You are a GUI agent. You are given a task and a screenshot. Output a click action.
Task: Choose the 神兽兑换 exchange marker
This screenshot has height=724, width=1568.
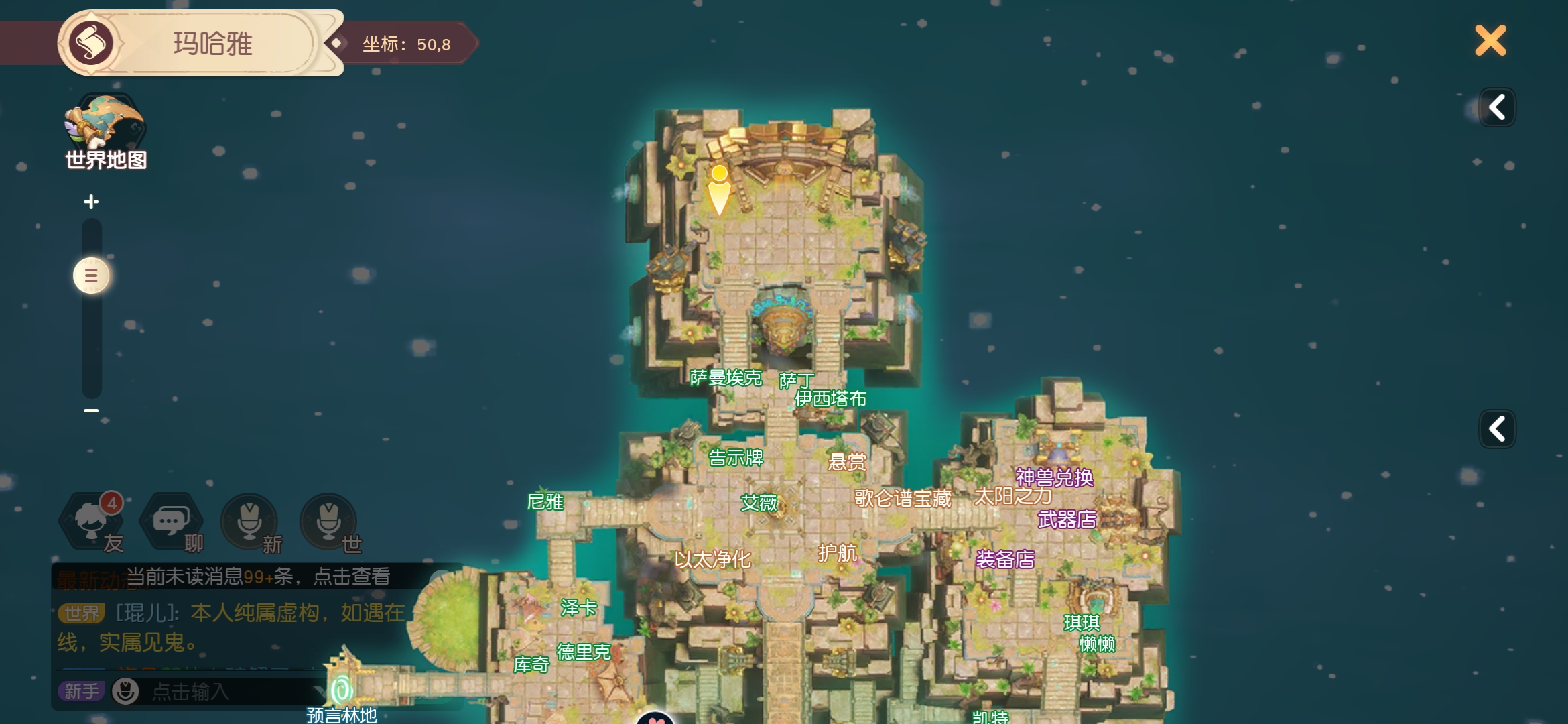click(1054, 477)
